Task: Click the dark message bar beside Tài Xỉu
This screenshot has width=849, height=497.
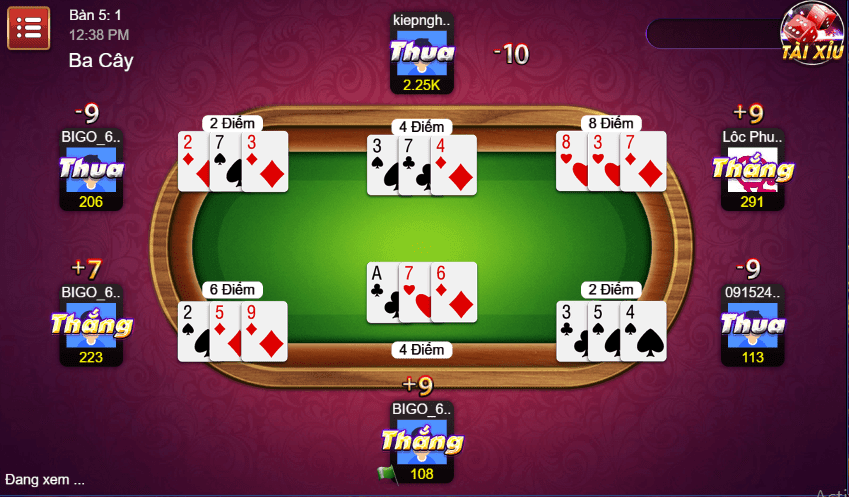Action: (711, 34)
